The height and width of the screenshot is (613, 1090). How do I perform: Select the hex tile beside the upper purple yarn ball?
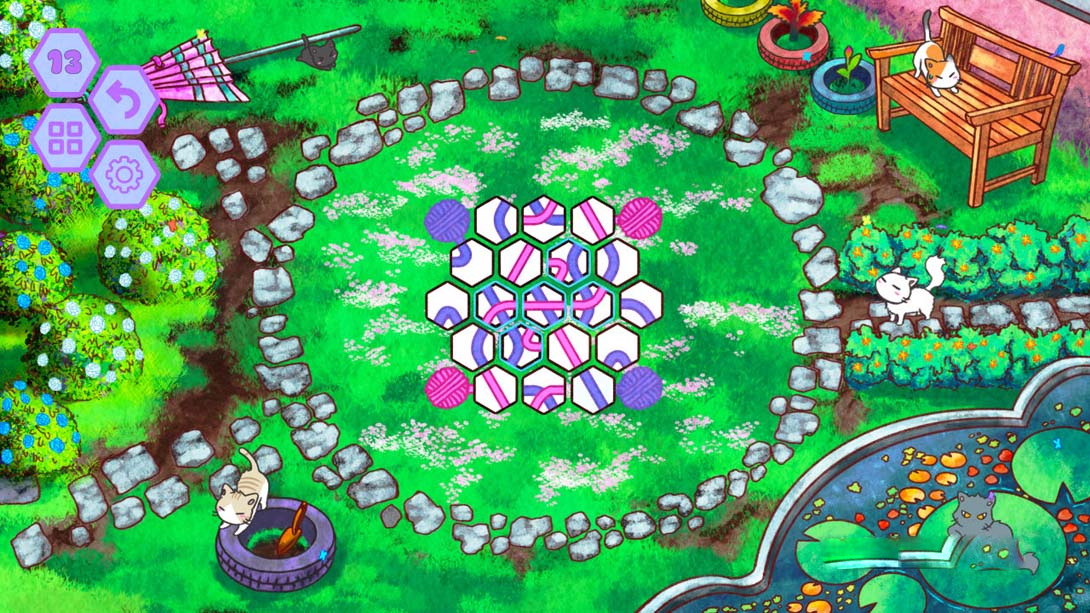496,220
